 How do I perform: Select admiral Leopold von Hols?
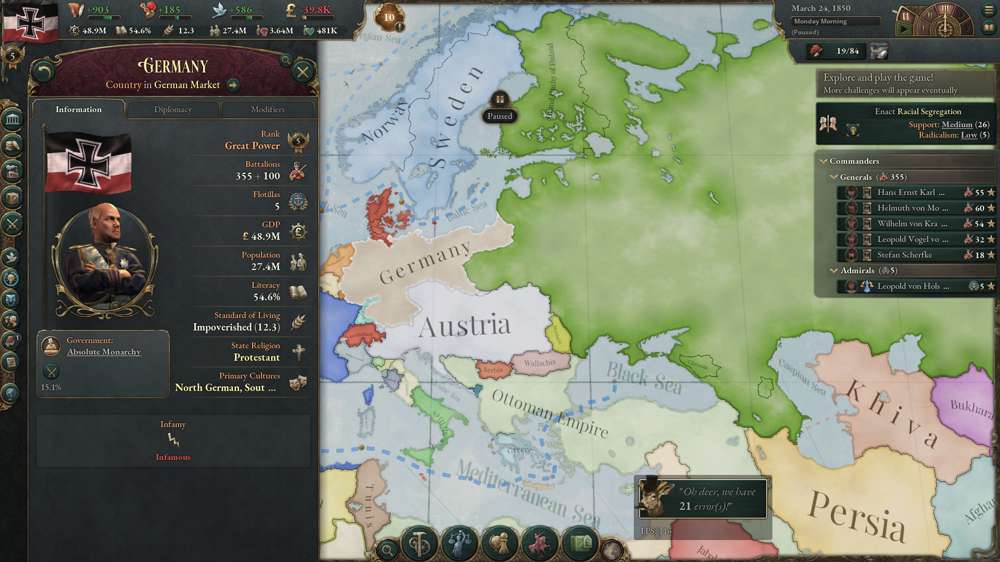pos(906,286)
